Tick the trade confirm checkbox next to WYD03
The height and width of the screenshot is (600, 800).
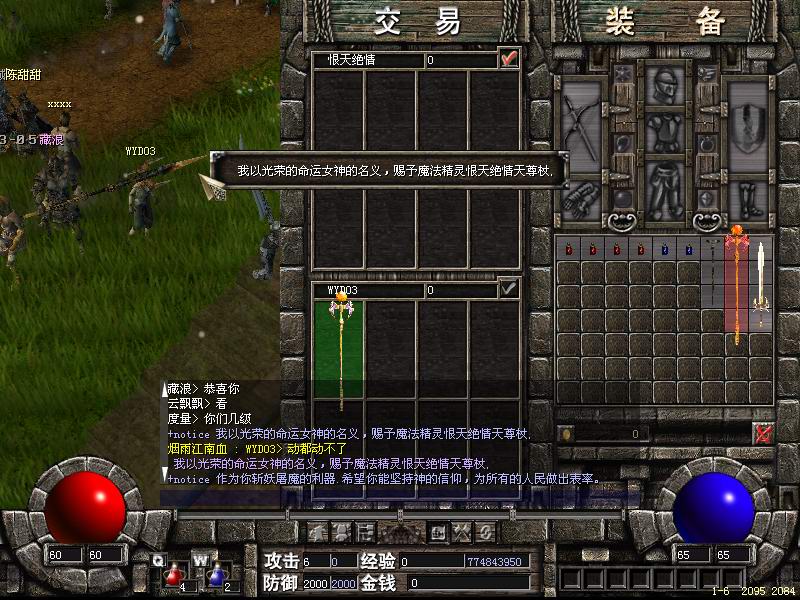pyautogui.click(x=510, y=289)
